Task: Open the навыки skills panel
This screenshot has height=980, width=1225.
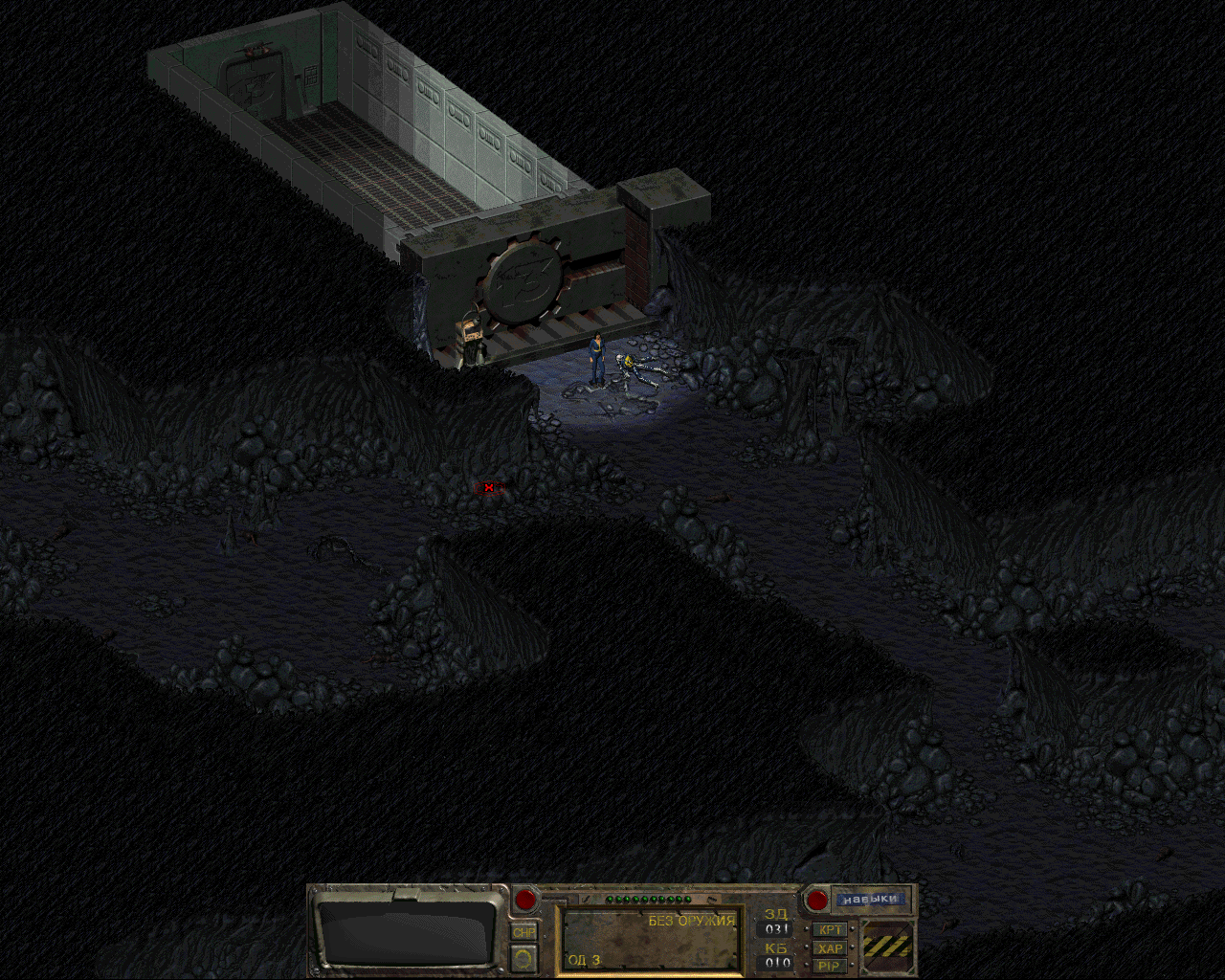Action: pos(871,900)
